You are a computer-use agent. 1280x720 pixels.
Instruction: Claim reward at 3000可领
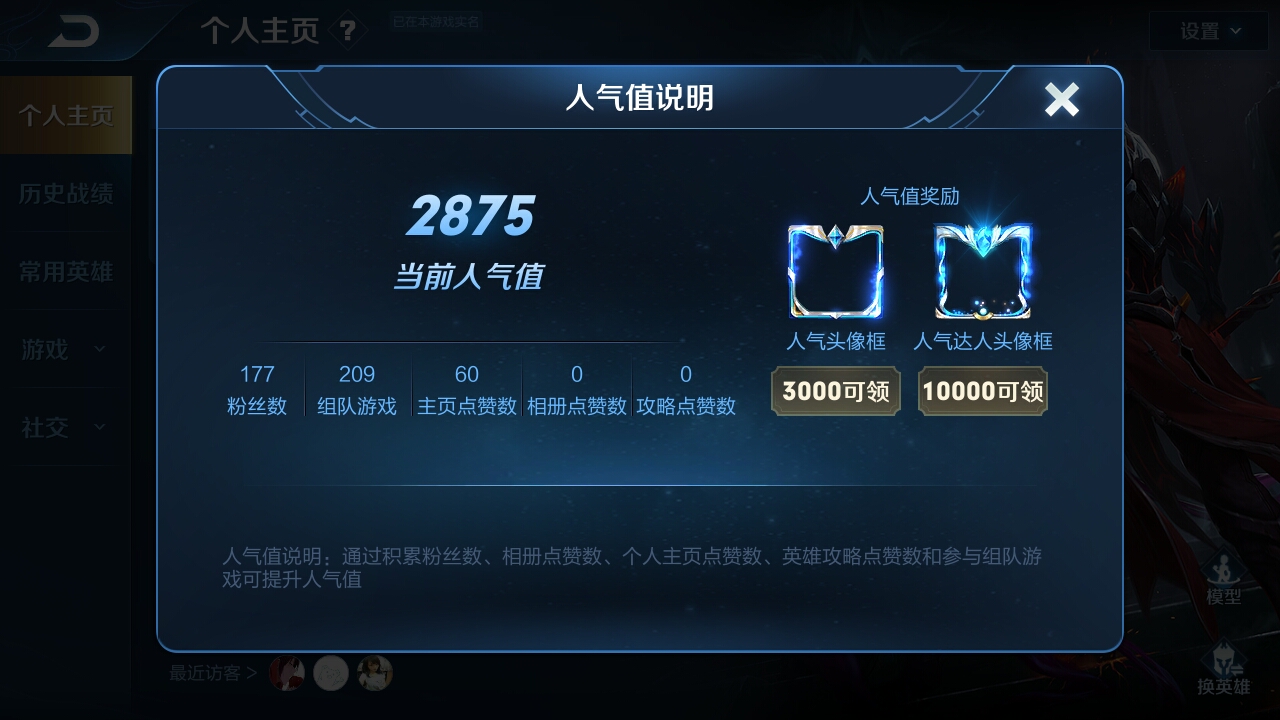click(836, 391)
